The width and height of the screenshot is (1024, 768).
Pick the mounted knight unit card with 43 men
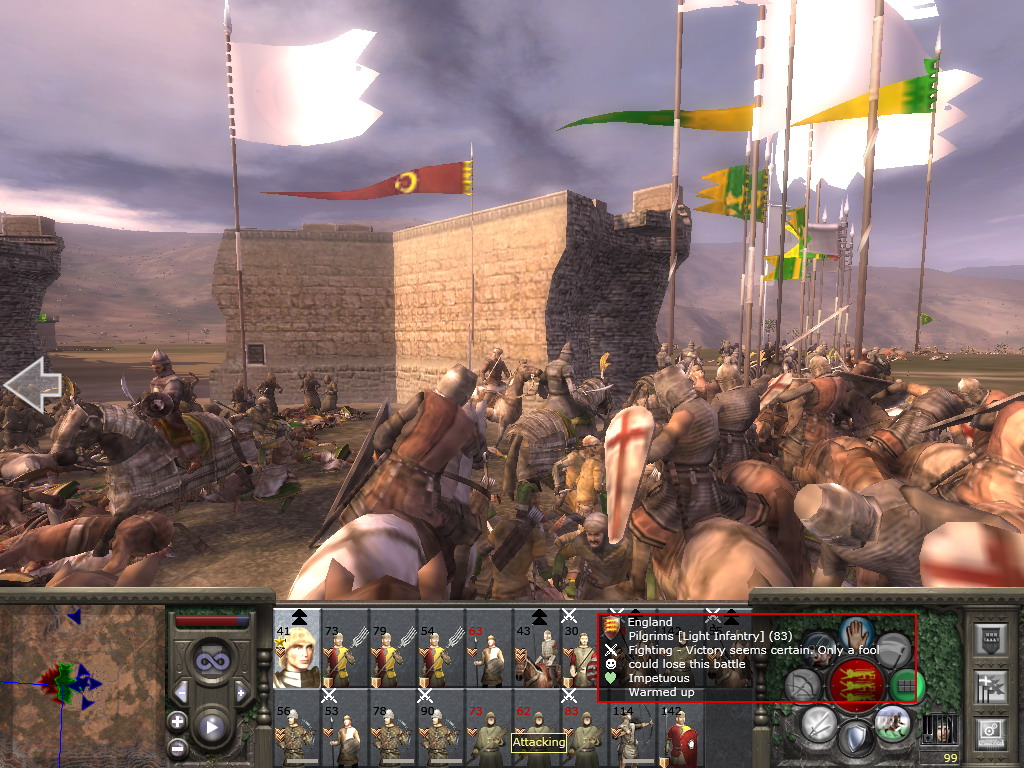coord(538,650)
